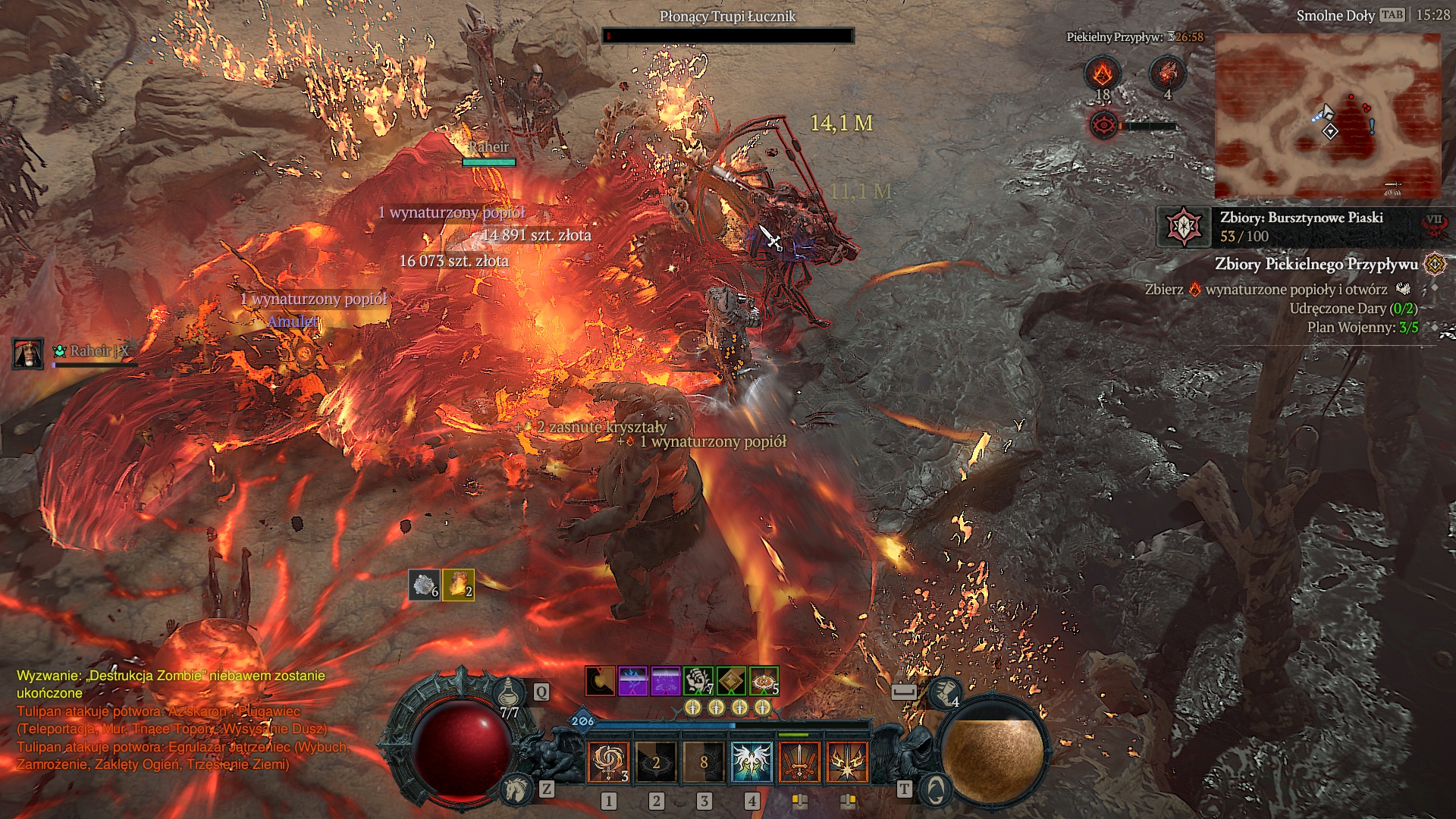Image resolution: width=1456 pixels, height=819 pixels.
Task: Open the Zbiory Piekielnego Przypływu objective
Action: [1316, 264]
